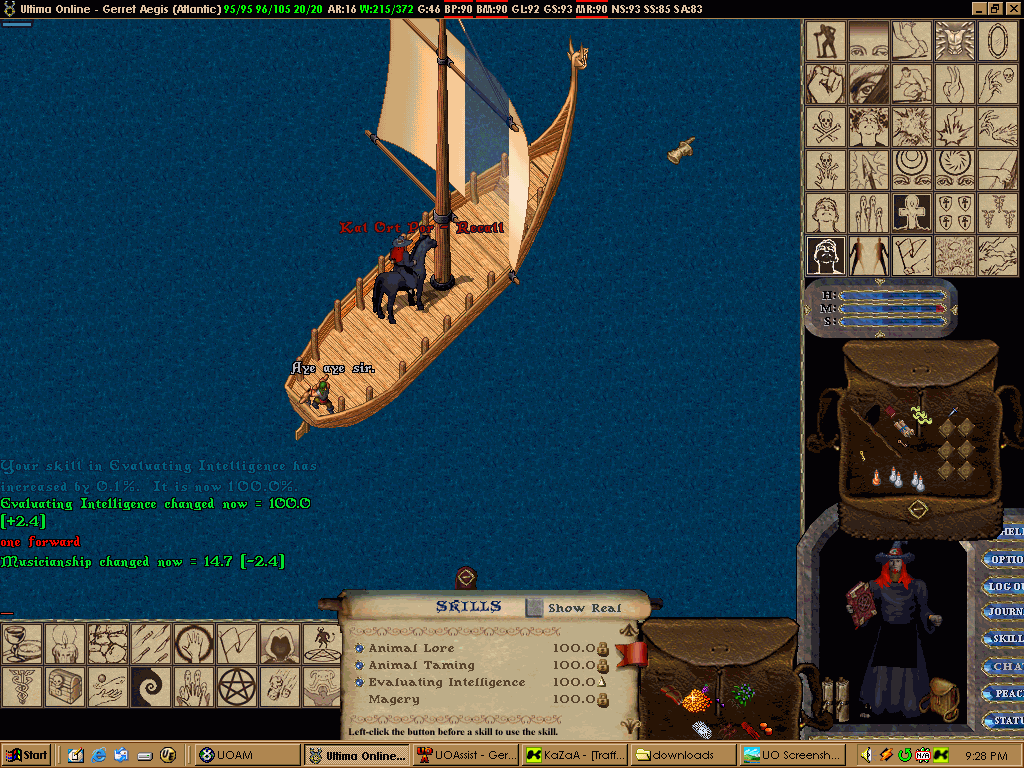Screen dimensions: 1024x768
Task: Use the Animal Lore skill button
Action: [x=360, y=648]
